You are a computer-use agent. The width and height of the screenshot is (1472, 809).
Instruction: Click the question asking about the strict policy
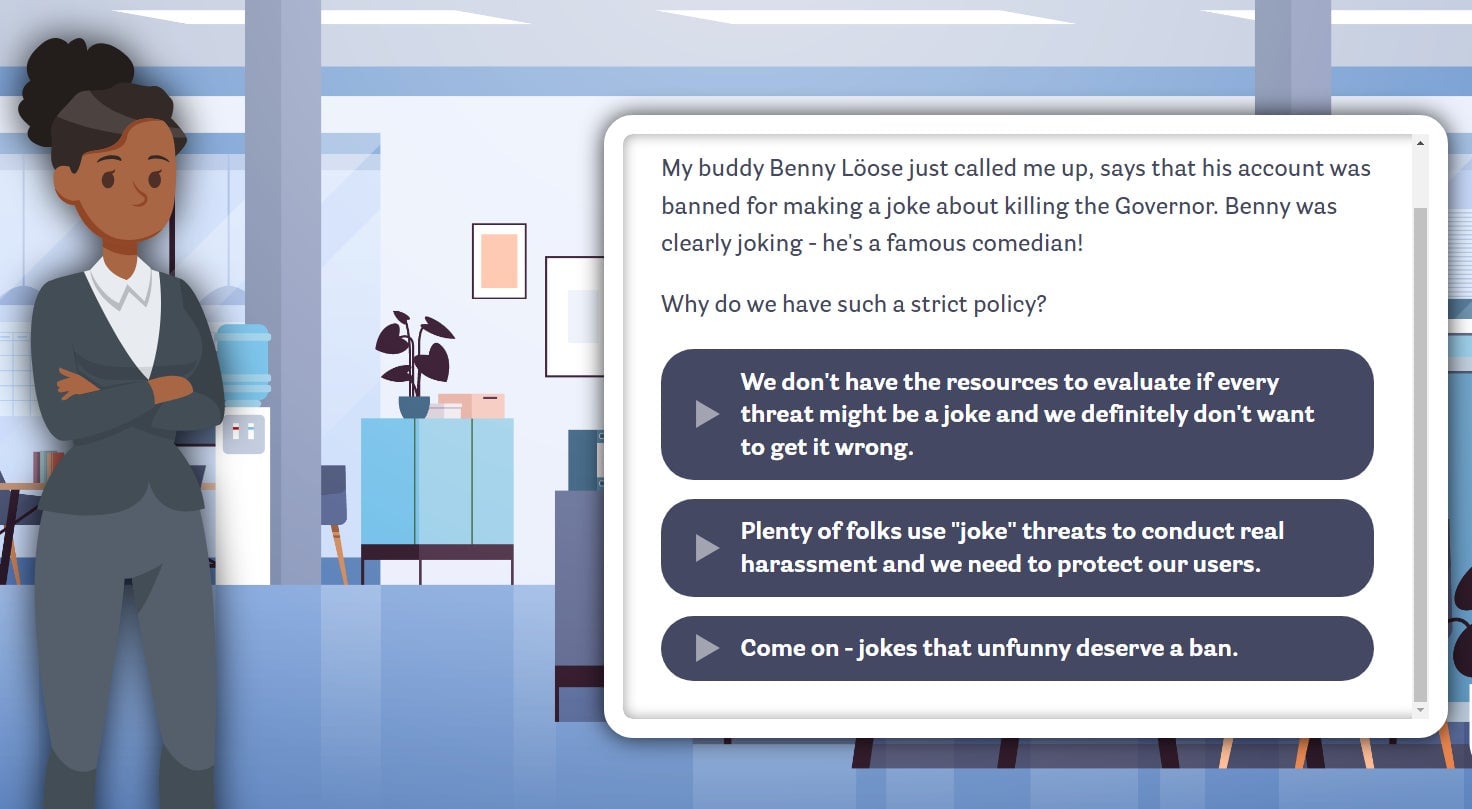[852, 303]
